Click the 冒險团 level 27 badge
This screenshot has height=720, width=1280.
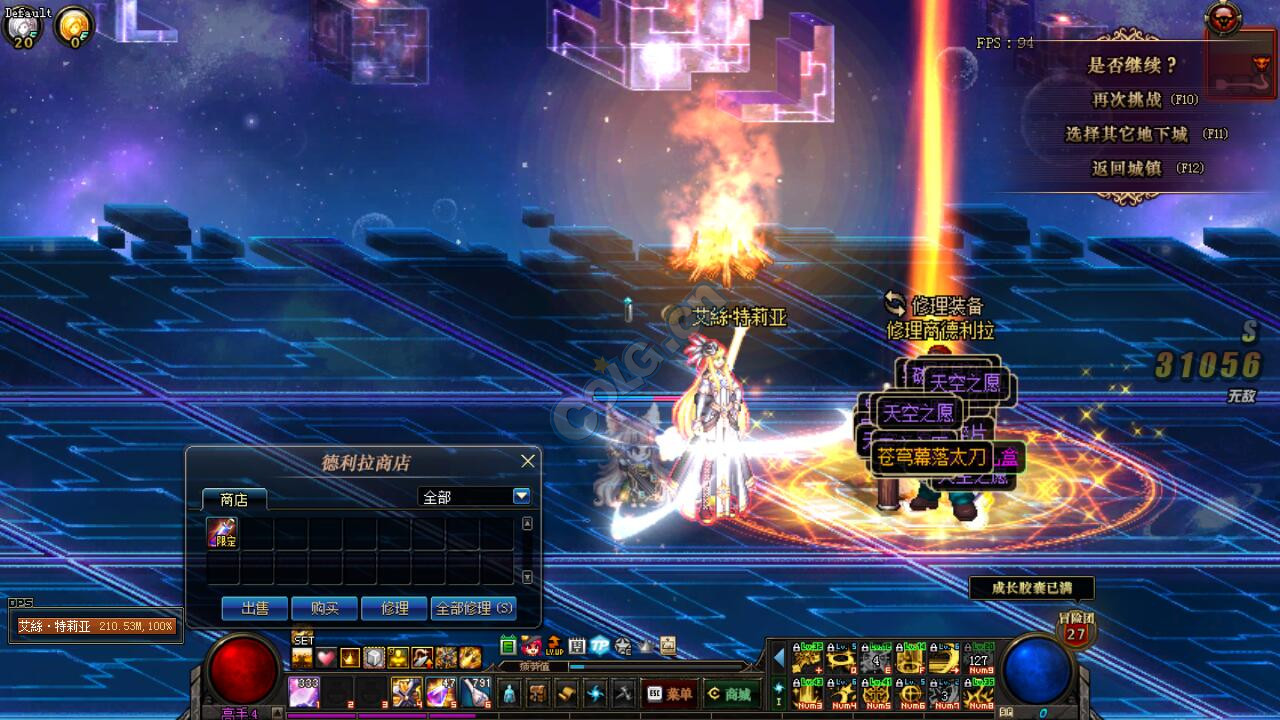pos(1076,632)
